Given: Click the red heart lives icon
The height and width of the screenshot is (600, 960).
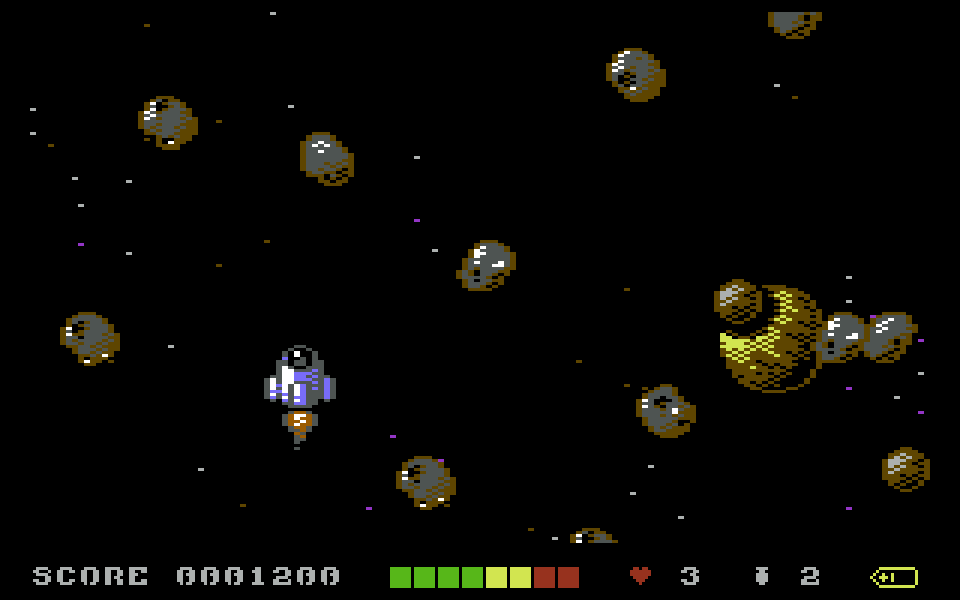Looking at the screenshot, I should click(x=640, y=576).
